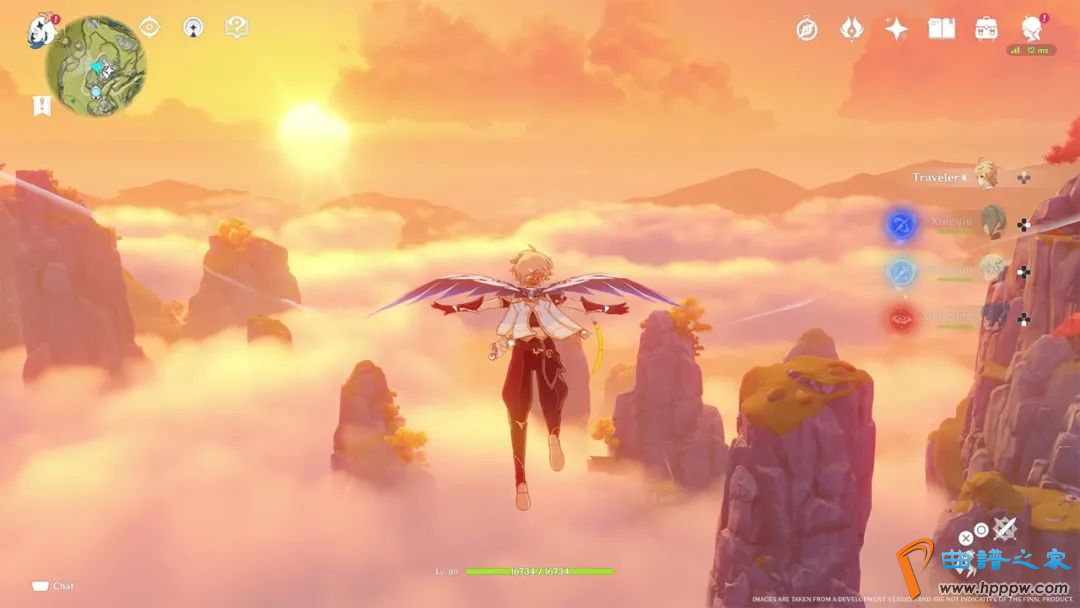Open the question-mark tutorial book
This screenshot has width=1080, height=608.
tap(236, 27)
